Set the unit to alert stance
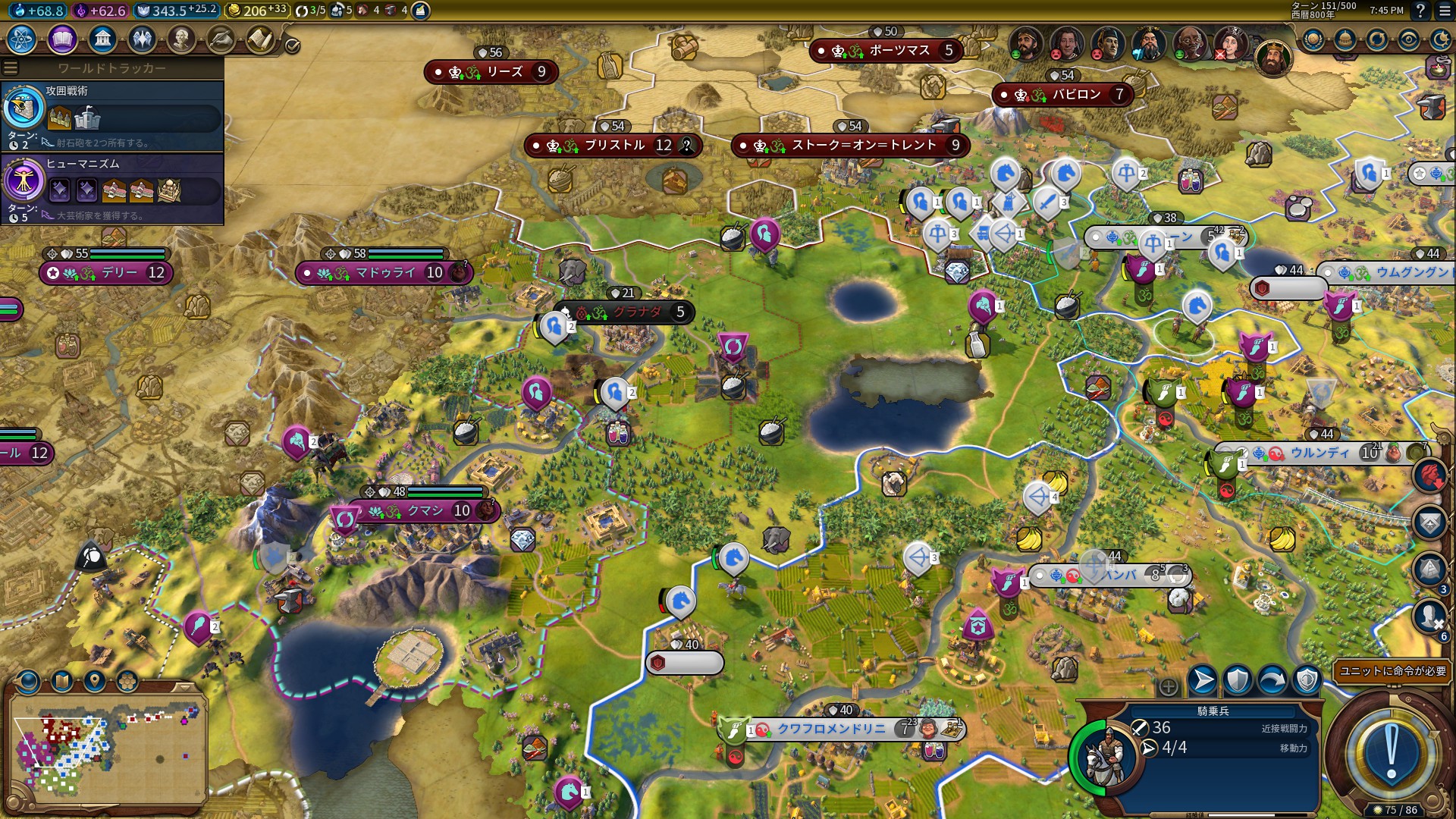Screen dimensions: 1456x819 coord(1307,680)
